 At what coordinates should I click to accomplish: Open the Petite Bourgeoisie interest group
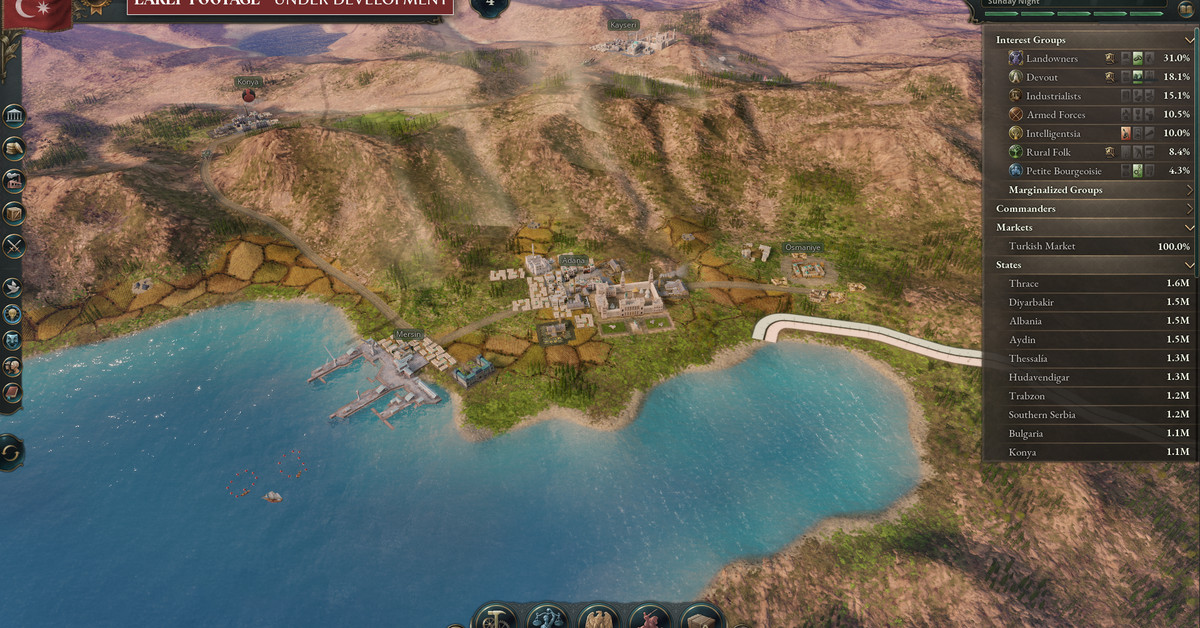(1061, 171)
